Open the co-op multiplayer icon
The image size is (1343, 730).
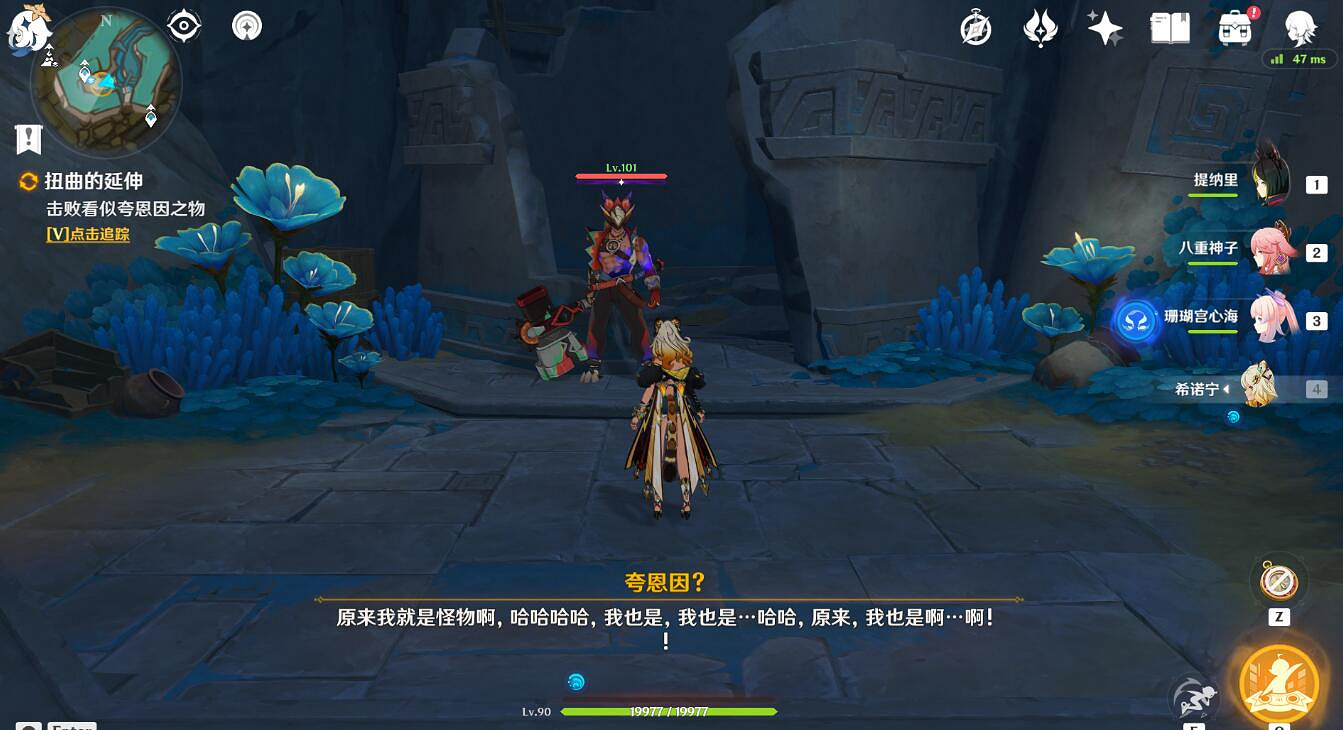[x=246, y=25]
